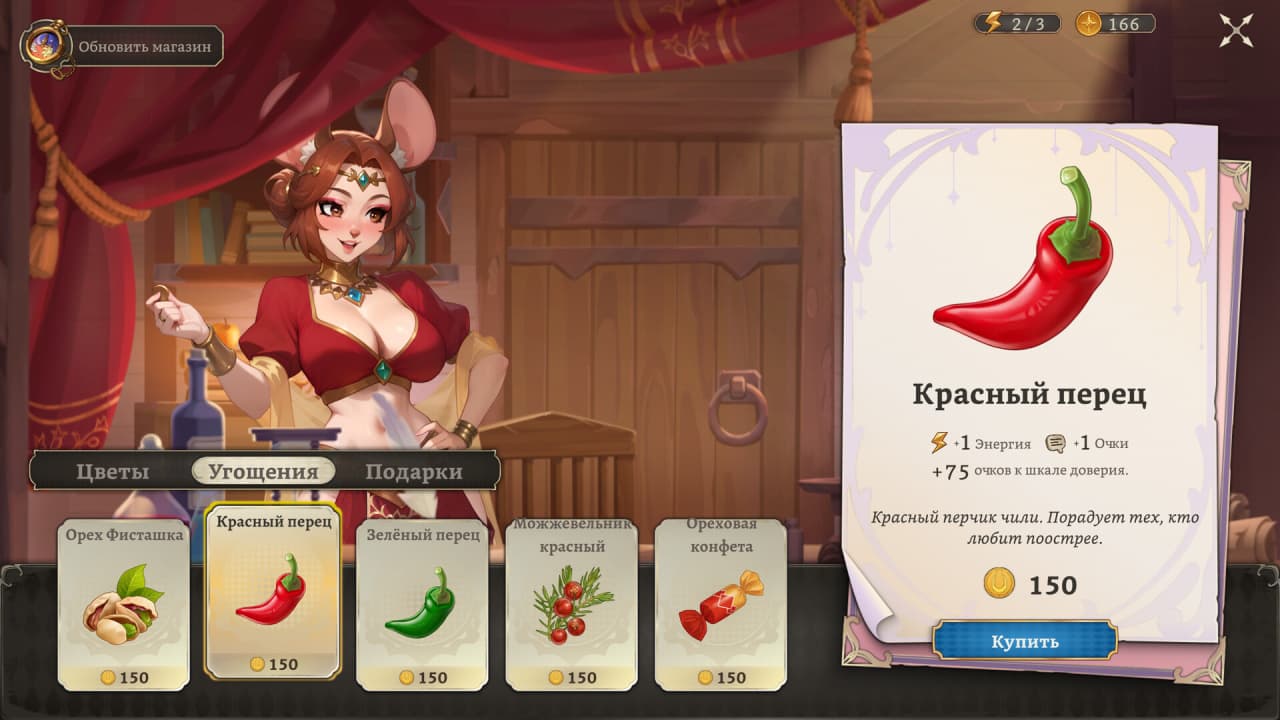The image size is (1280, 720).
Task: Click the Обновить магазин refresh button
Action: tap(122, 46)
